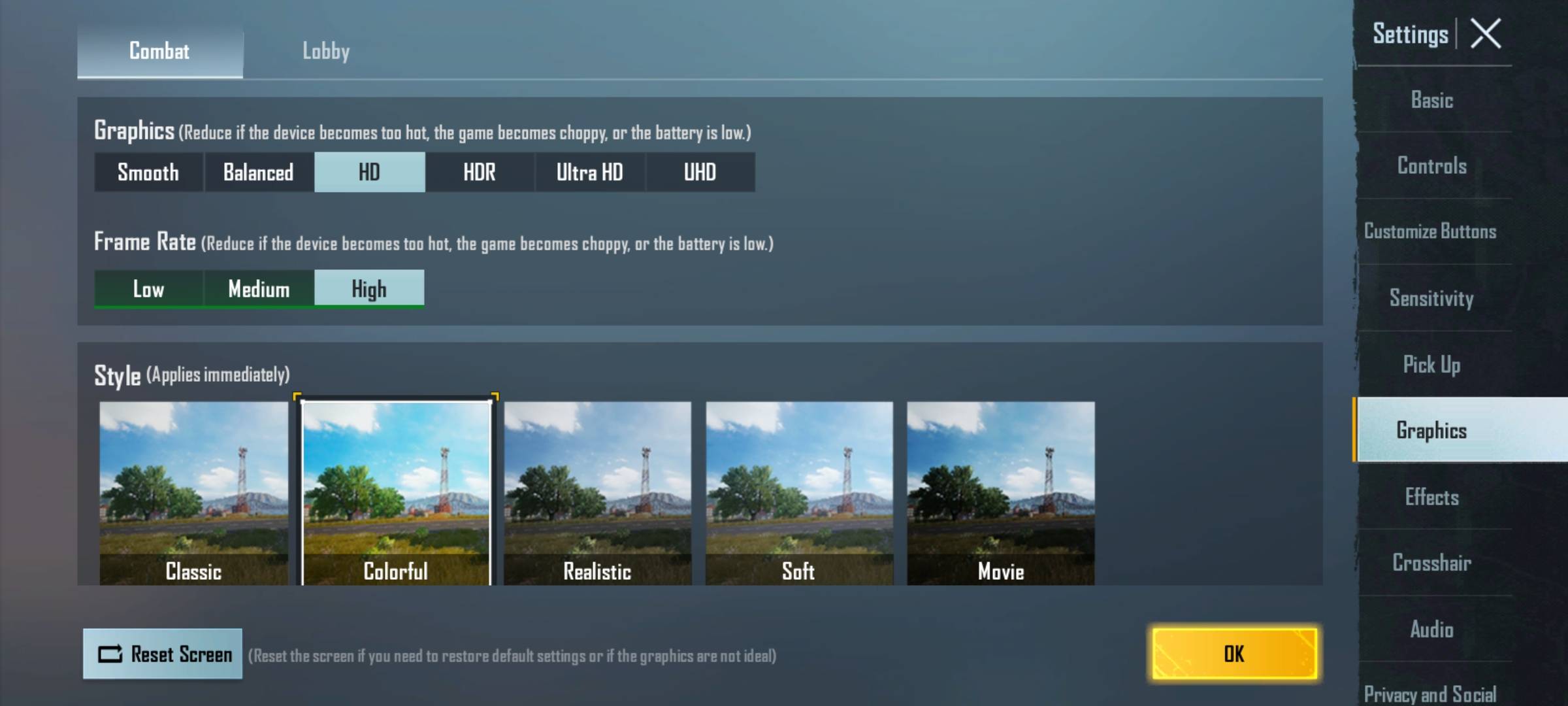This screenshot has width=1568, height=706.
Task: Select the Combat tab
Action: point(160,51)
